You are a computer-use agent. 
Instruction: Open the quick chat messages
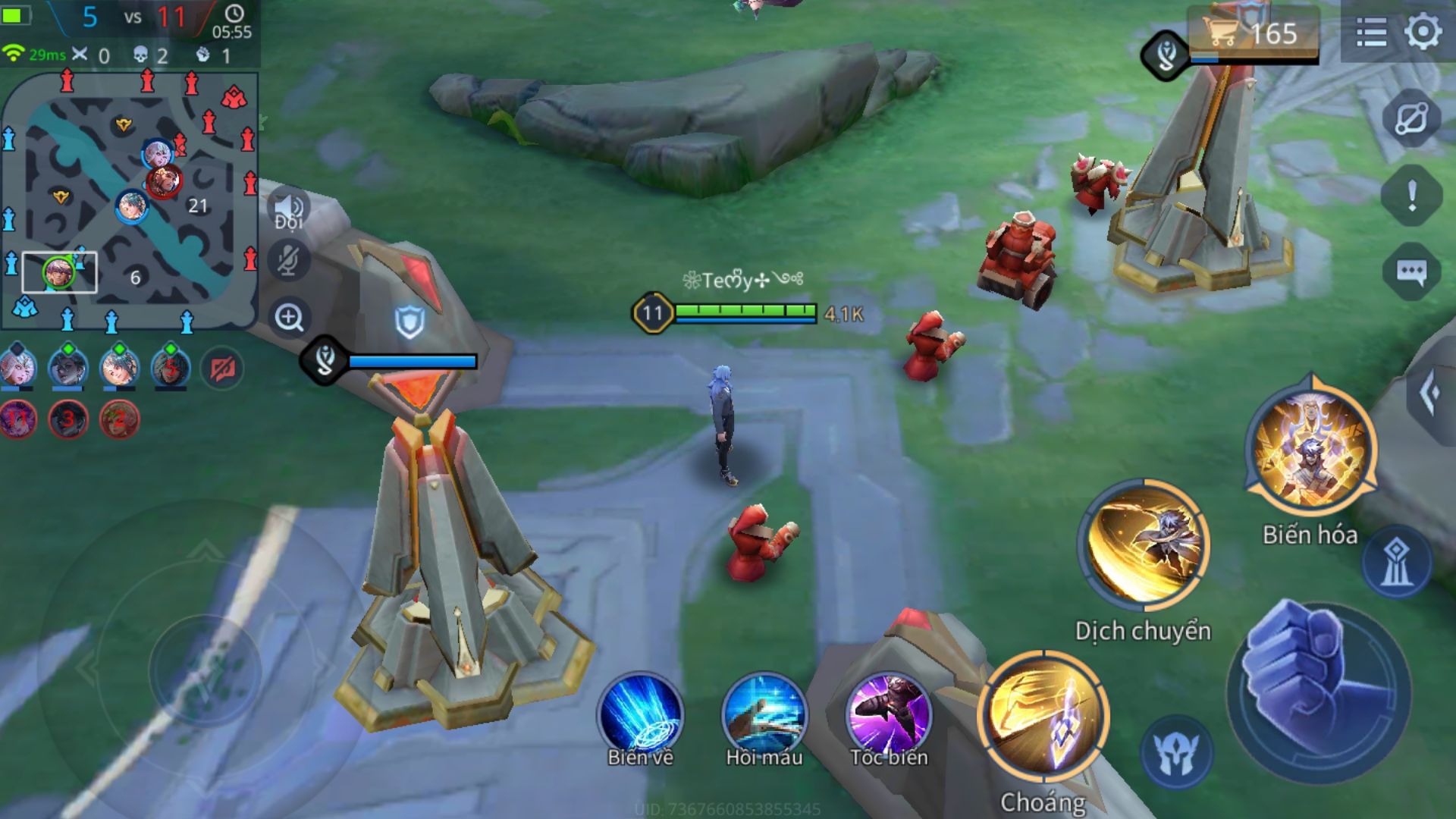click(1410, 271)
